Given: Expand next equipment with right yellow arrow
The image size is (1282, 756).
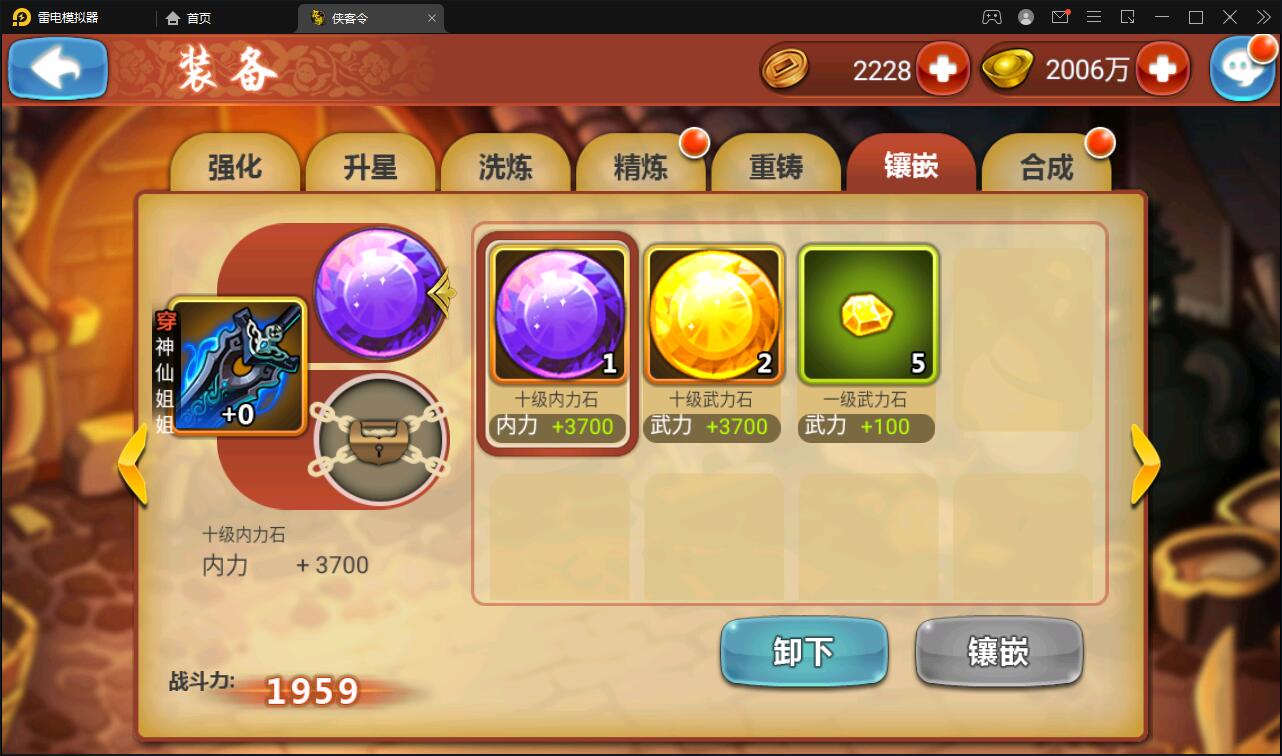Looking at the screenshot, I should point(1146,466).
